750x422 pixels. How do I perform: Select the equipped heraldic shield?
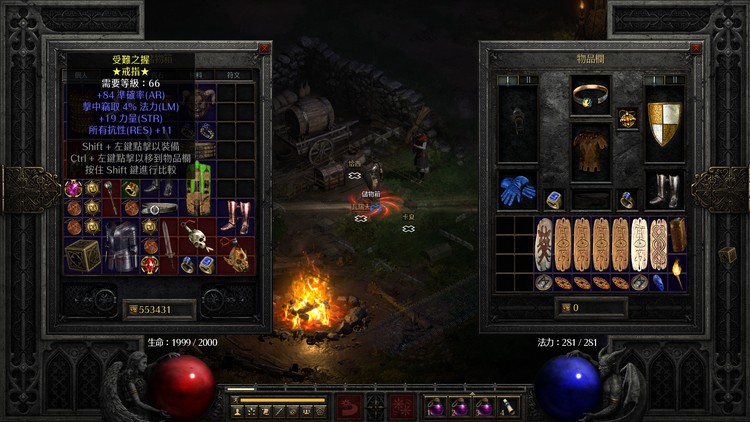coord(664,118)
